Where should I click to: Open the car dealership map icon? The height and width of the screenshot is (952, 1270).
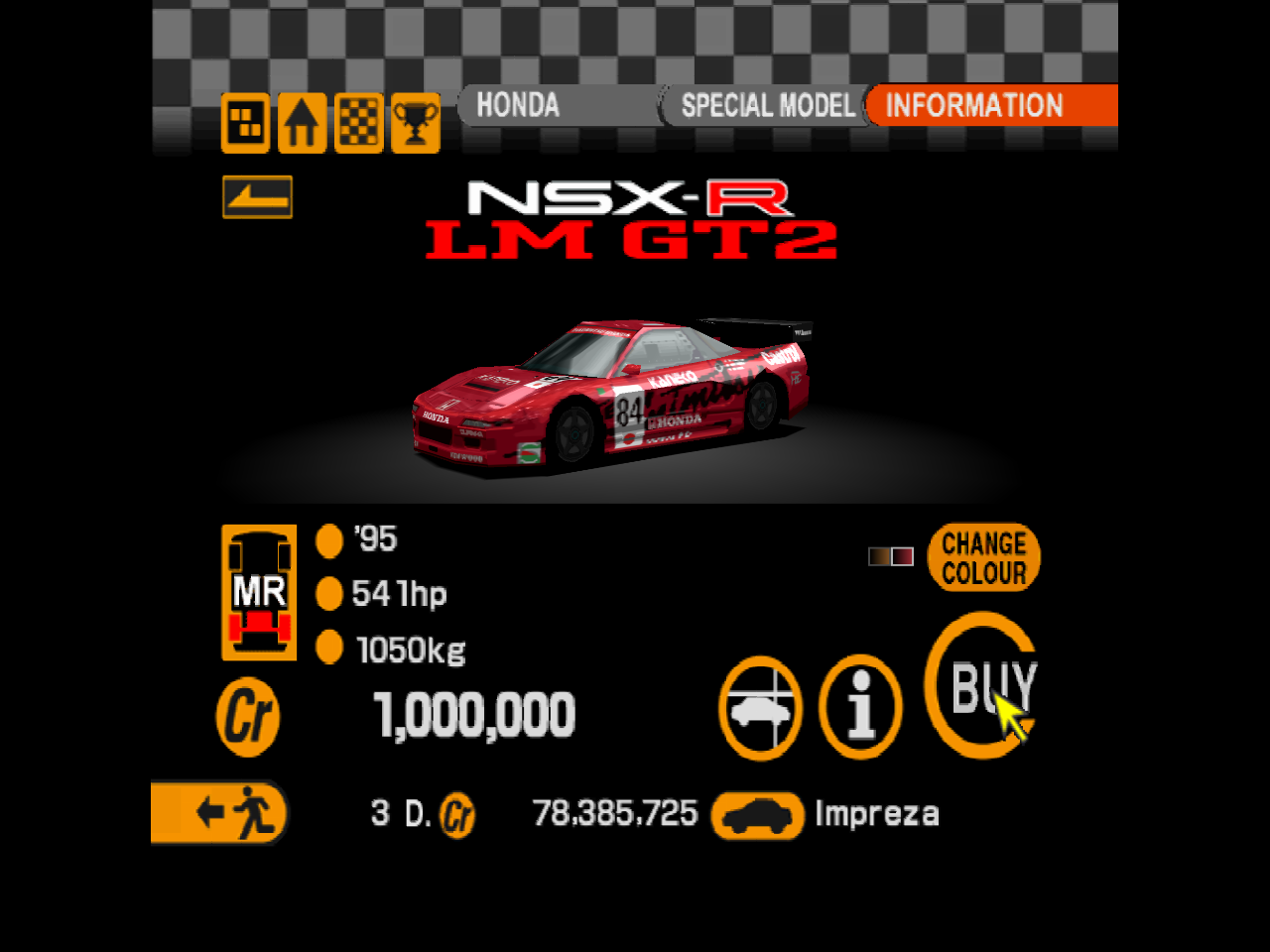[x=245, y=123]
